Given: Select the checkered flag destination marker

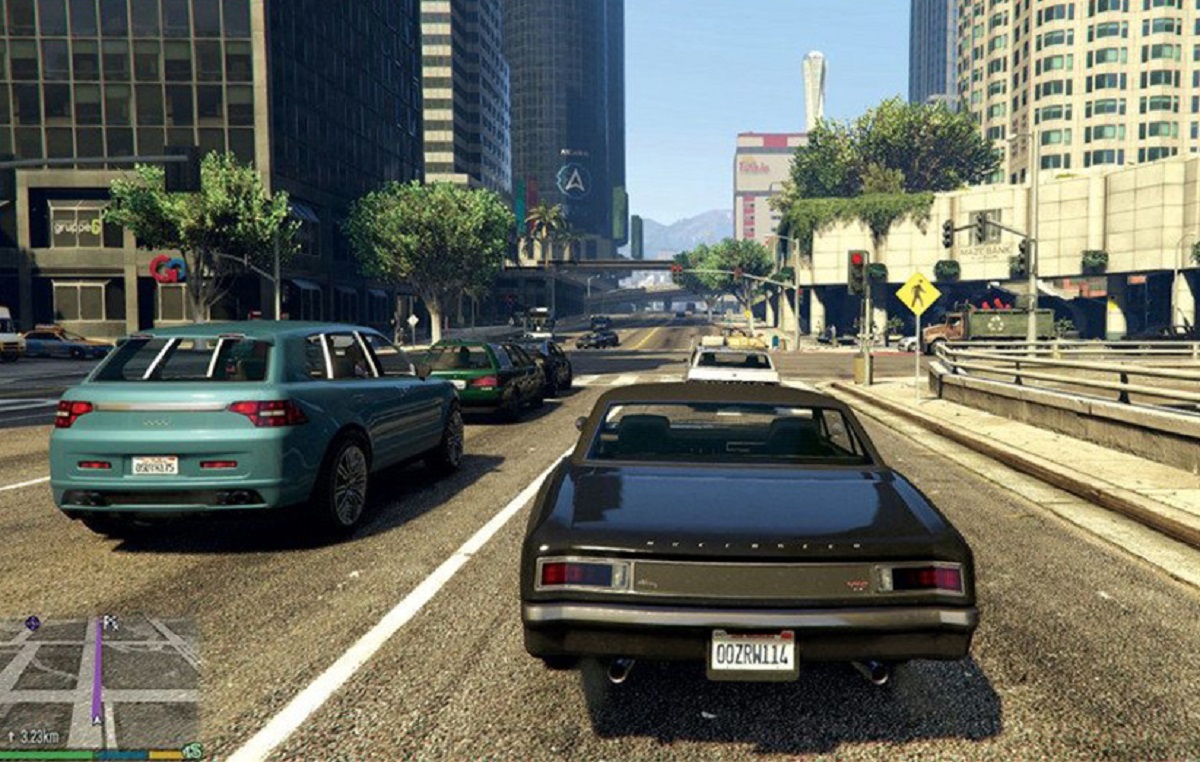Looking at the screenshot, I should coord(109,623).
